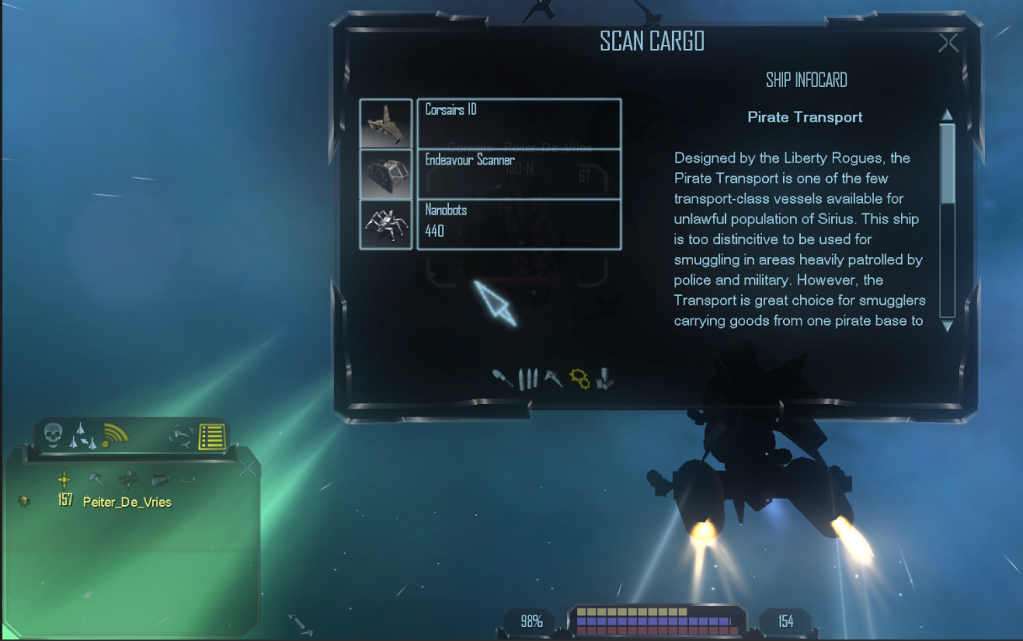Toggle the yellow signal scanner icon
Screen dimensions: 1023x641
tap(117, 435)
